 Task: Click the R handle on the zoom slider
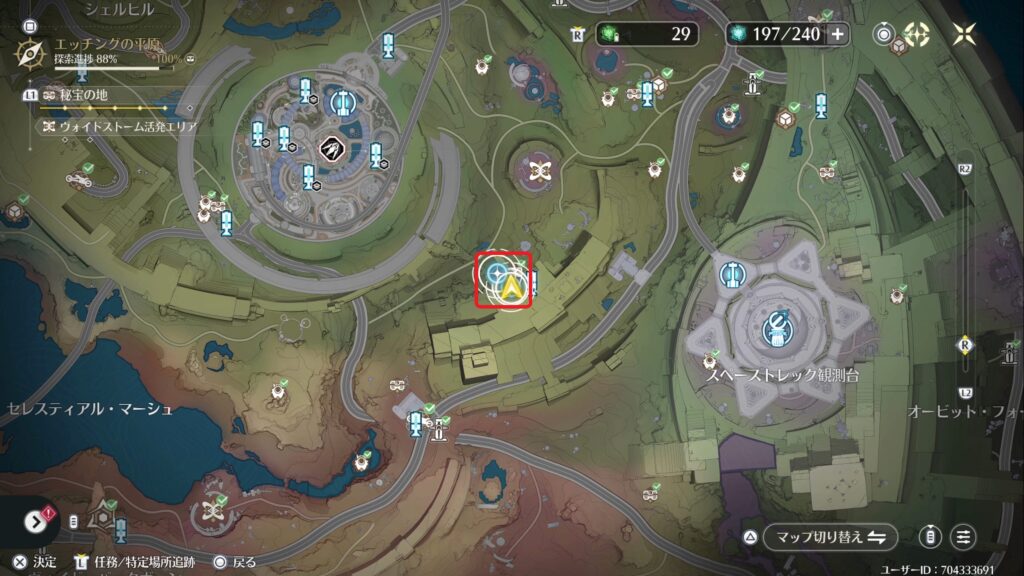click(965, 345)
